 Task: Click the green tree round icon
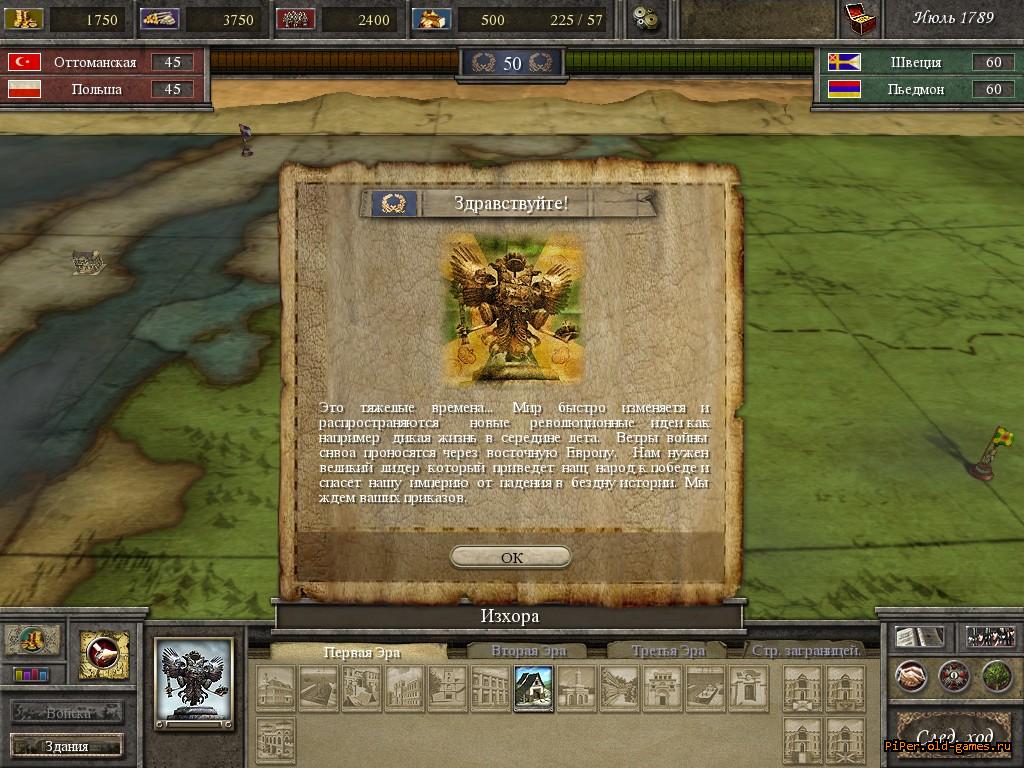point(996,676)
